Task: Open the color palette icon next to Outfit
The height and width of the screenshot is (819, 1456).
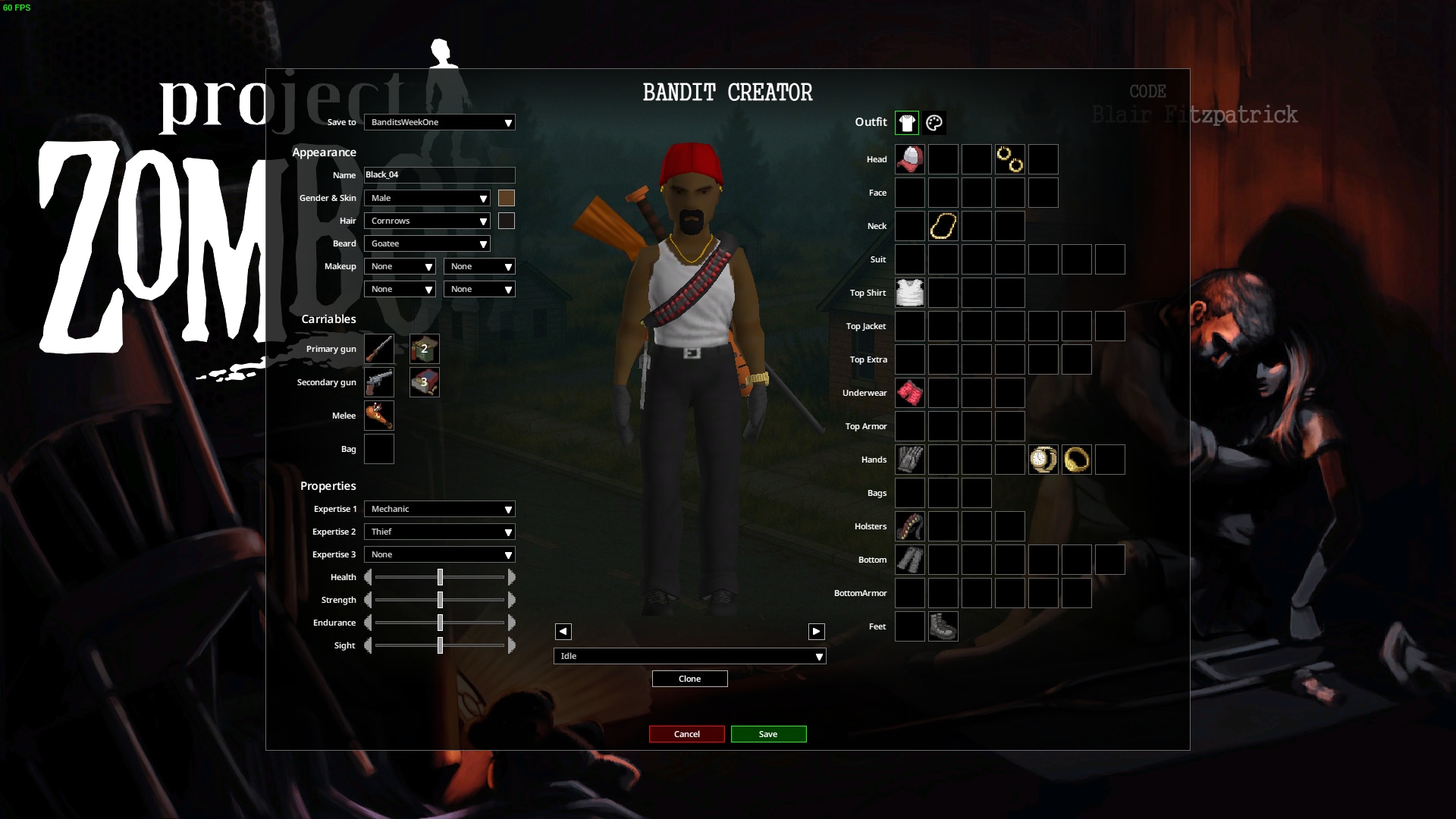Action: click(x=934, y=122)
